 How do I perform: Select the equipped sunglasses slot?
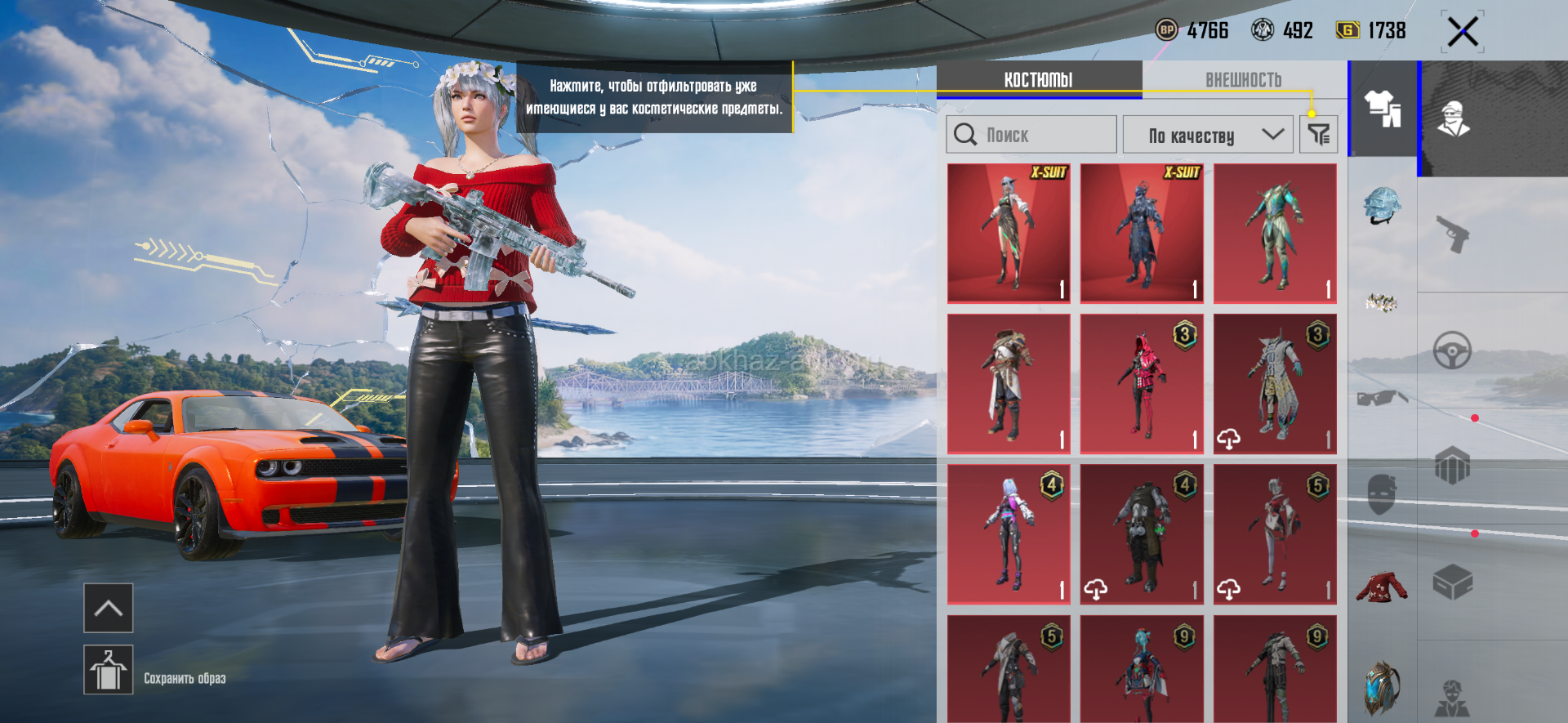[x=1382, y=398]
